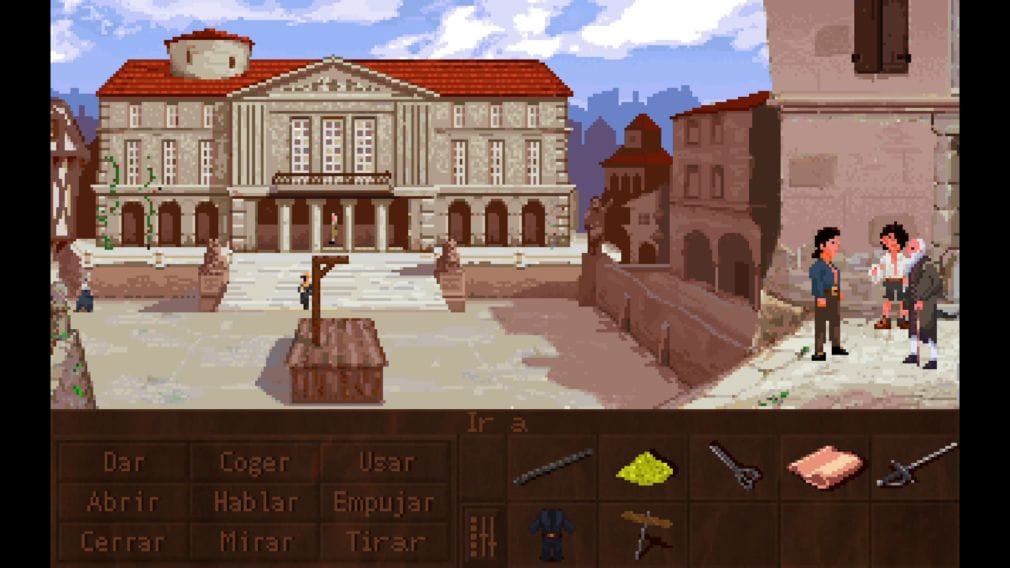Click the Abrir verb
The image size is (1010, 568).
coord(124,502)
